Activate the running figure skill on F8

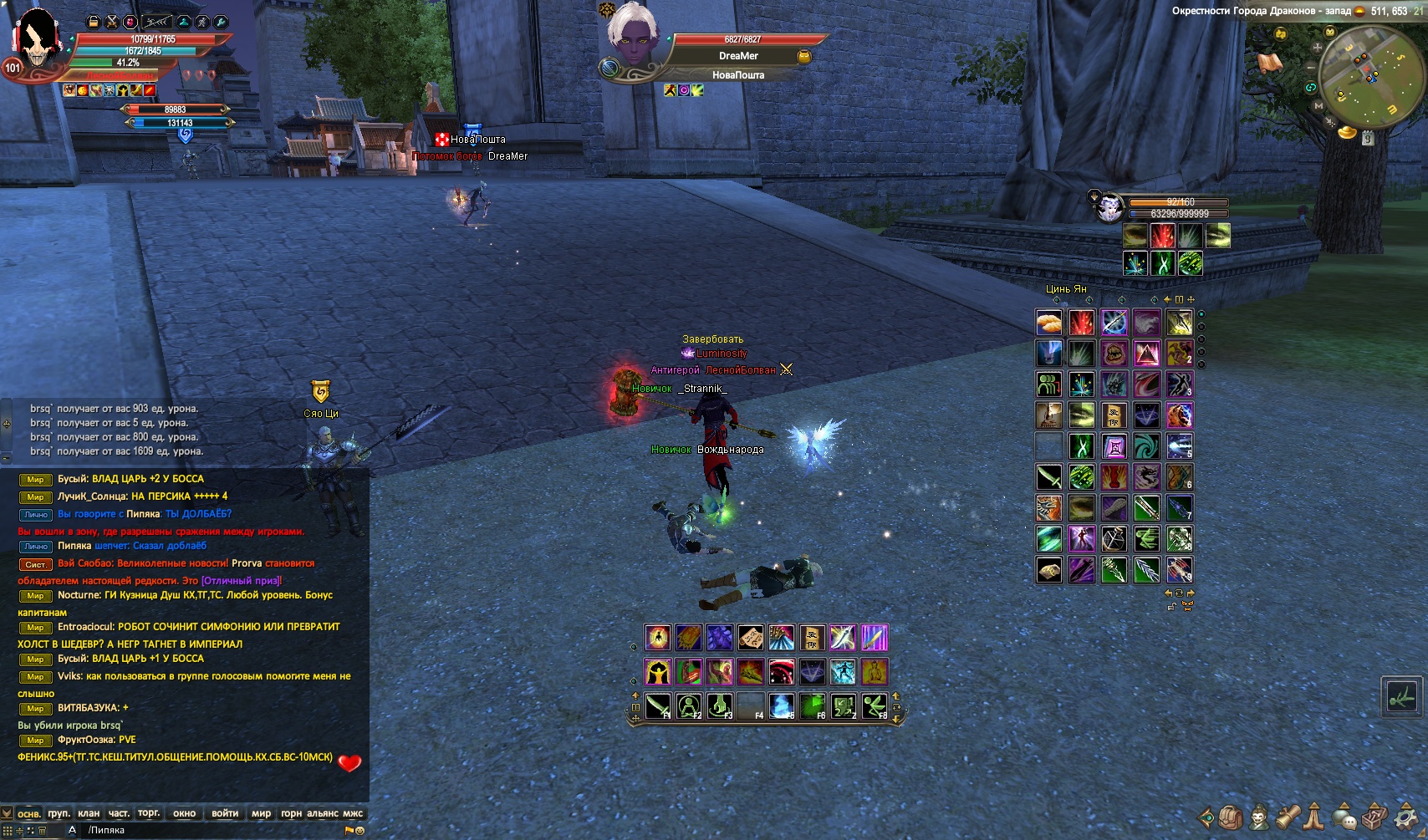tap(875, 706)
